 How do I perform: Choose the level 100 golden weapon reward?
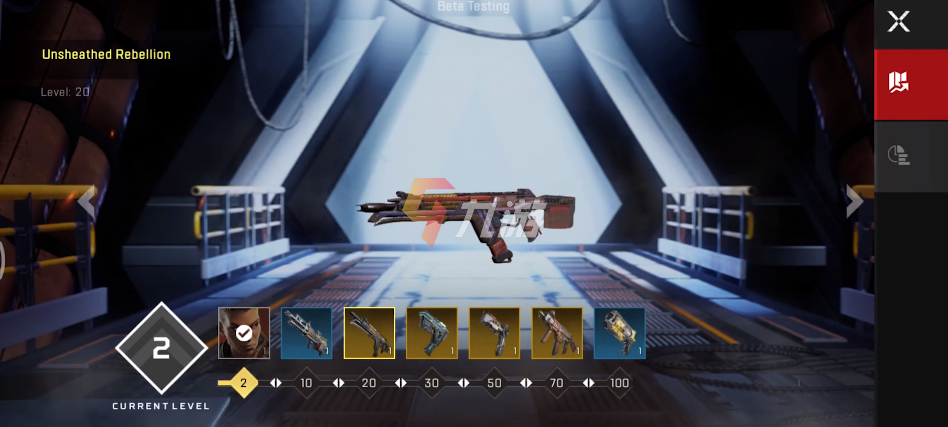point(619,333)
